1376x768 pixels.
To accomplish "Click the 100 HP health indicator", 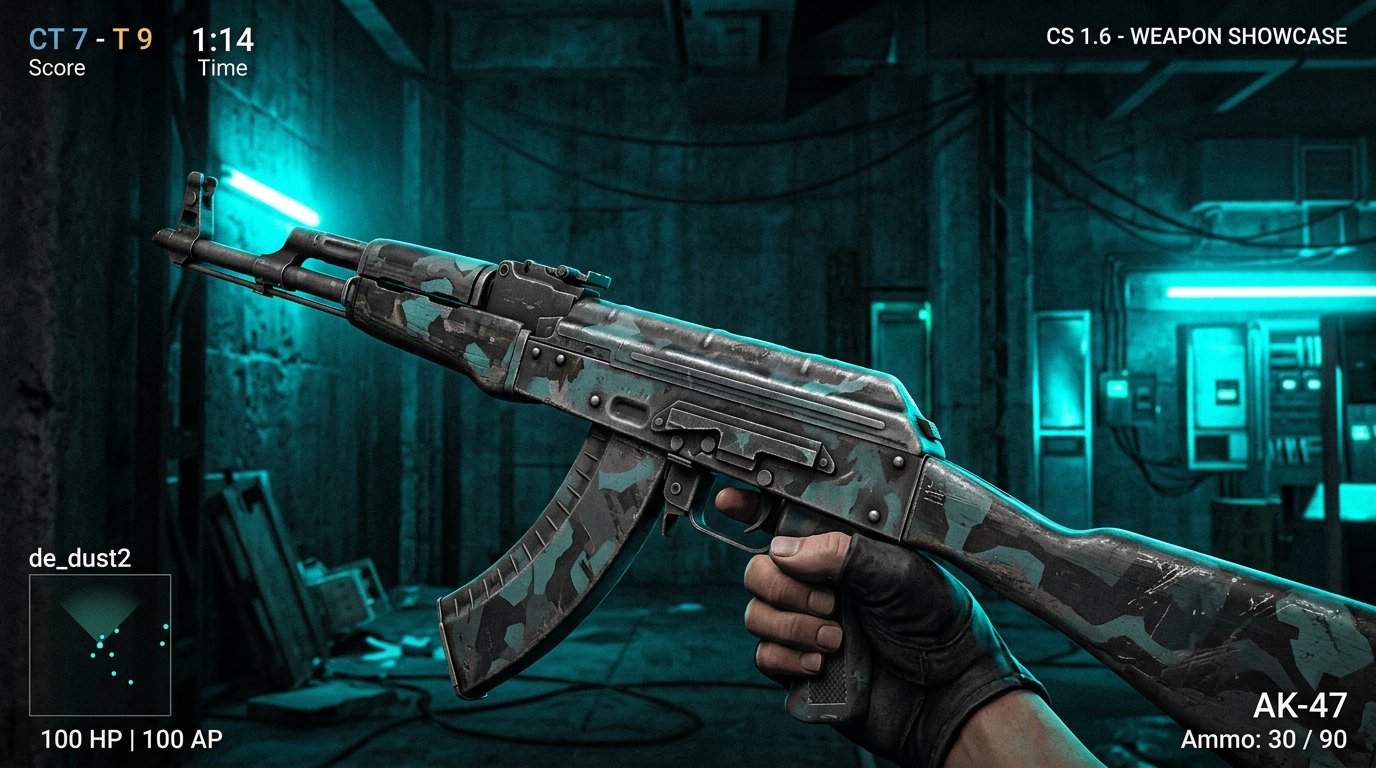I will coord(81,740).
